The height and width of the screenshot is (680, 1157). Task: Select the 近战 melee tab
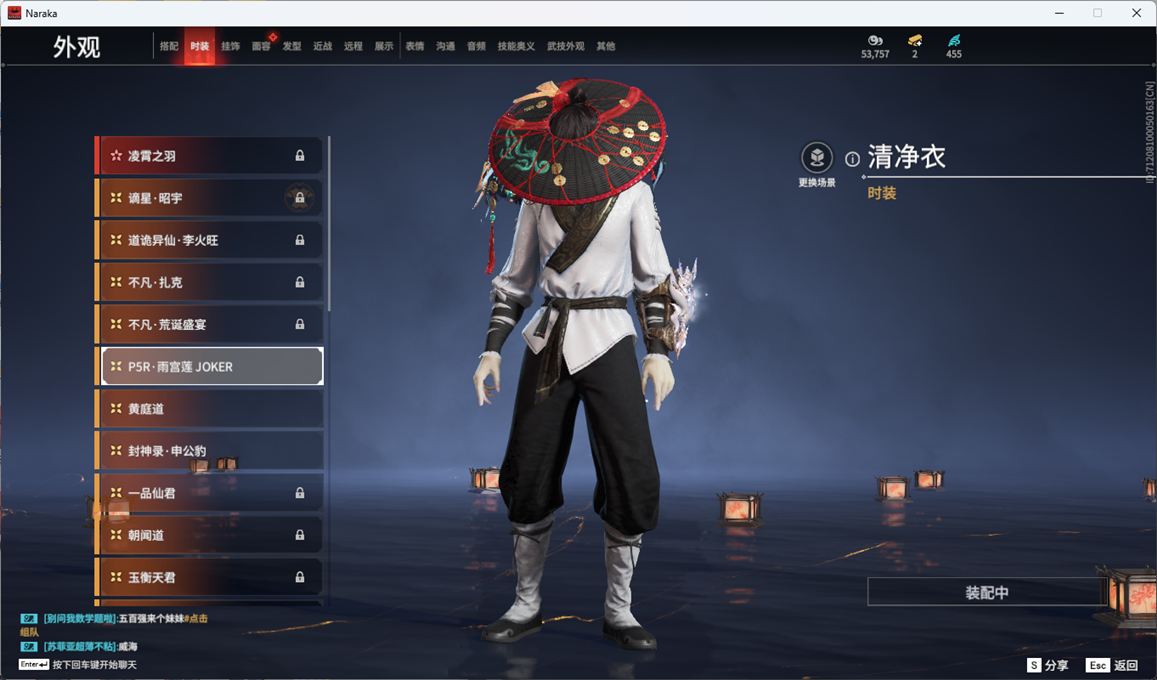pyautogui.click(x=322, y=46)
